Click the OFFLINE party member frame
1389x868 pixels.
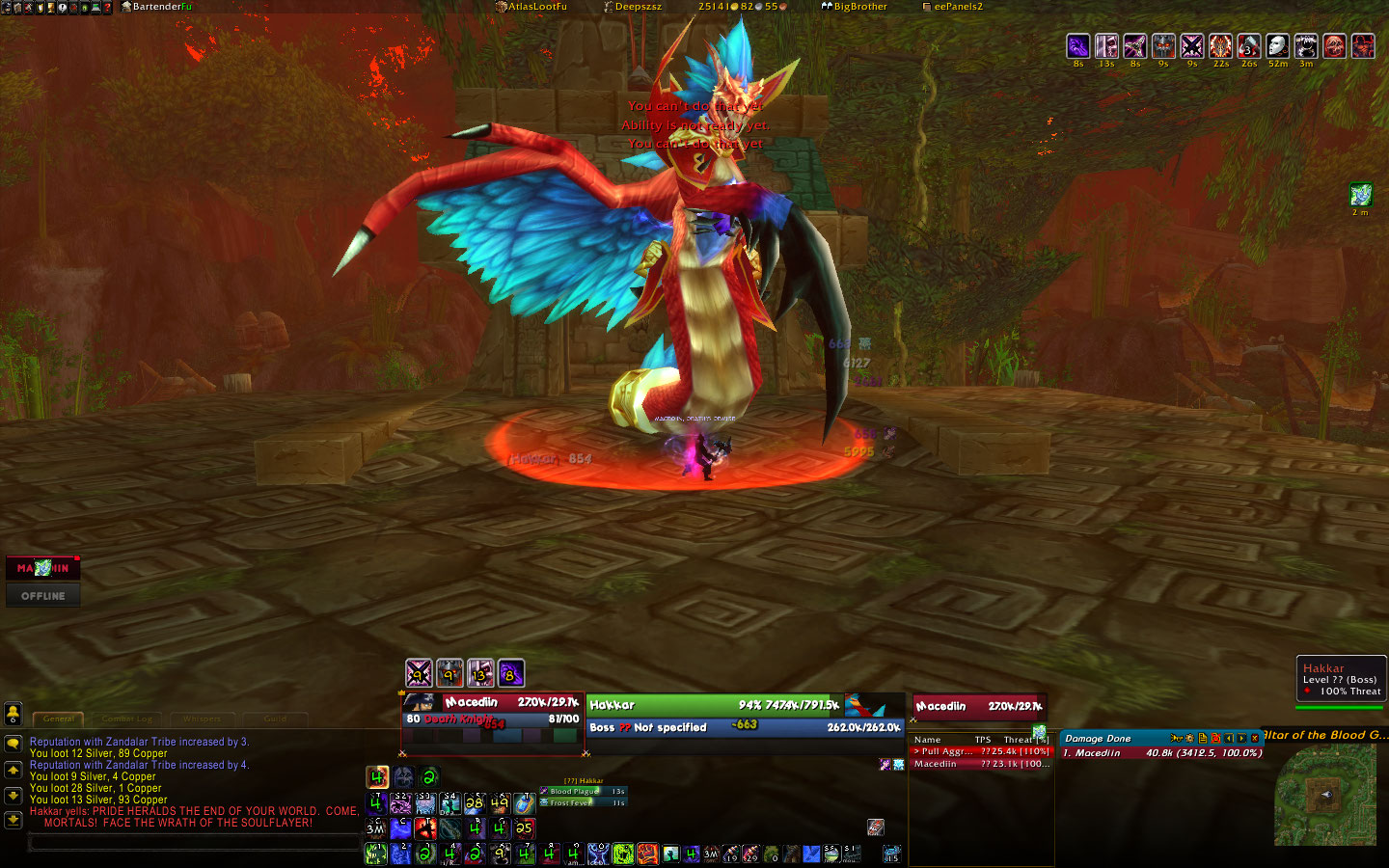(x=43, y=596)
